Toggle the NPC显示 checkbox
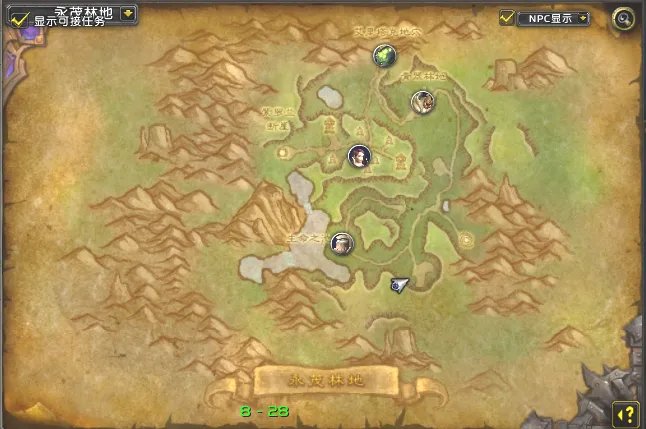Viewport: 646px width, 429px height. [507, 18]
